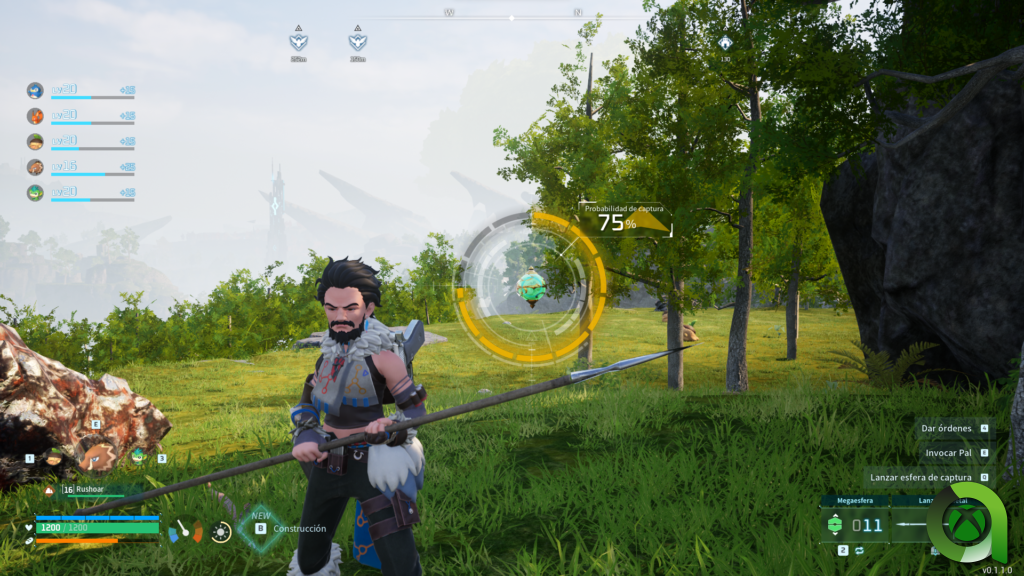
Task: Pick the level 16 boar Pal portrait
Action: pyautogui.click(x=35, y=167)
